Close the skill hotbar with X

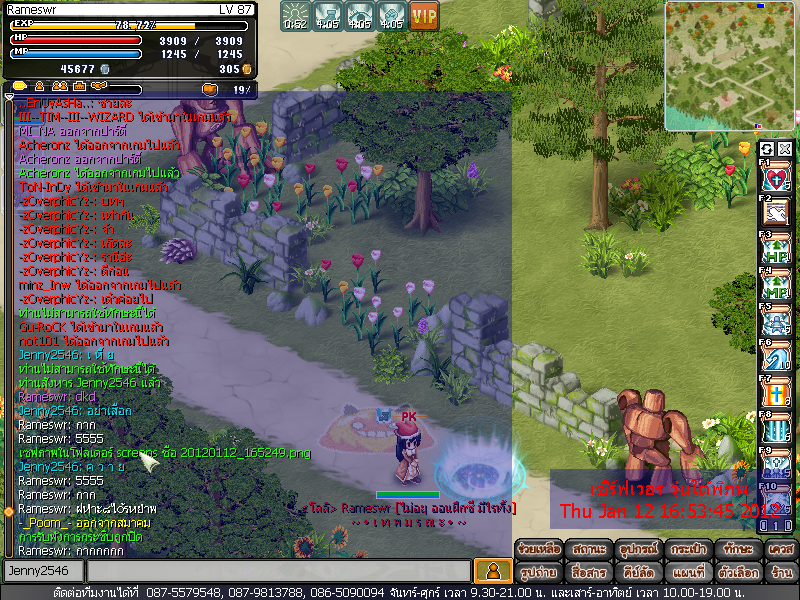[x=785, y=149]
